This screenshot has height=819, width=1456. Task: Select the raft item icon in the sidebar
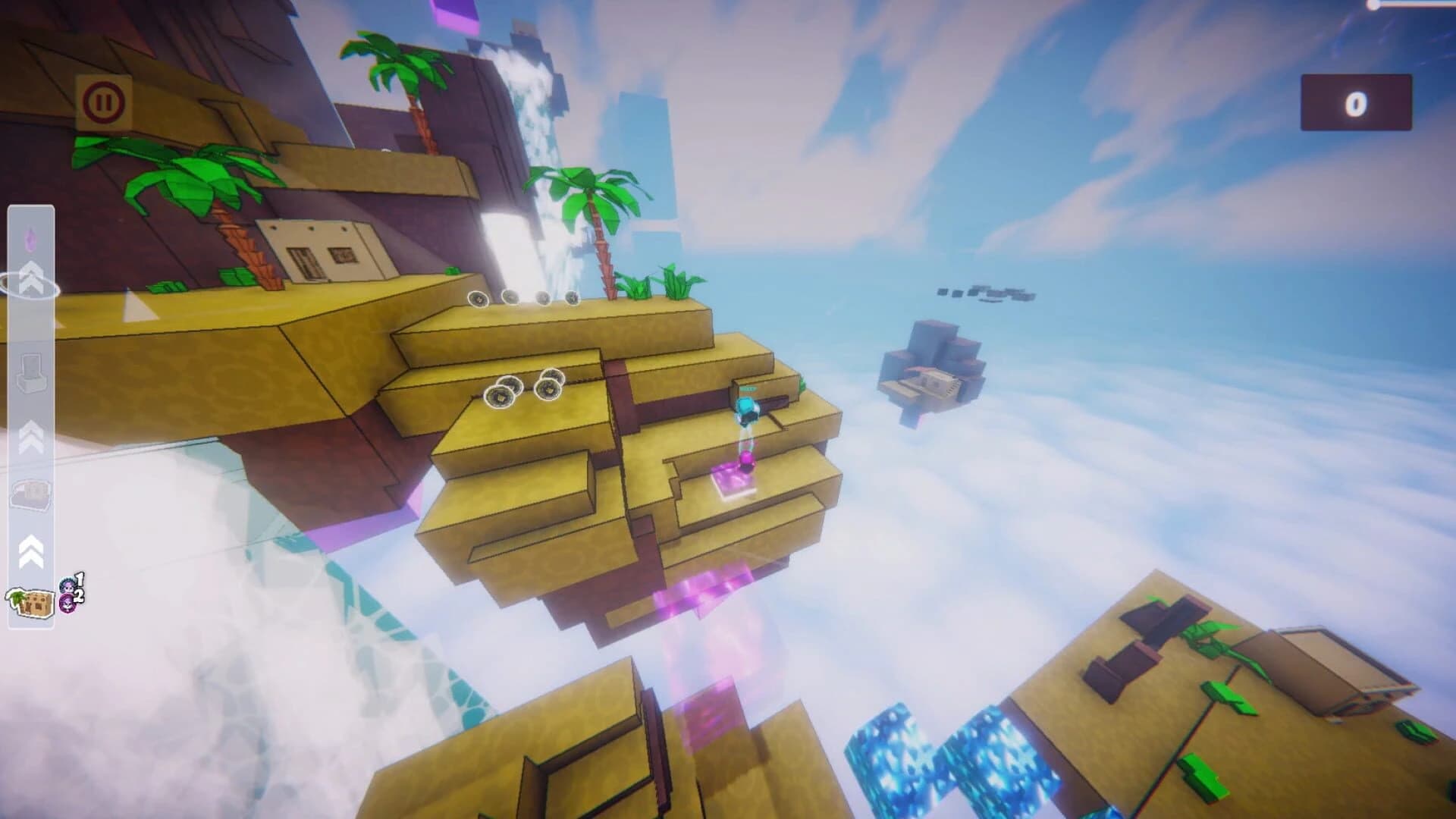click(30, 493)
